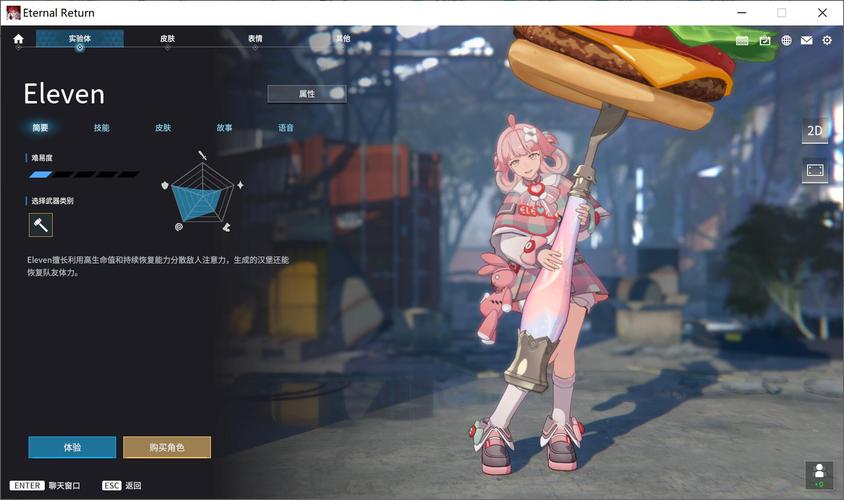
Task: Close the Eternal Return window
Action: [x=823, y=12]
